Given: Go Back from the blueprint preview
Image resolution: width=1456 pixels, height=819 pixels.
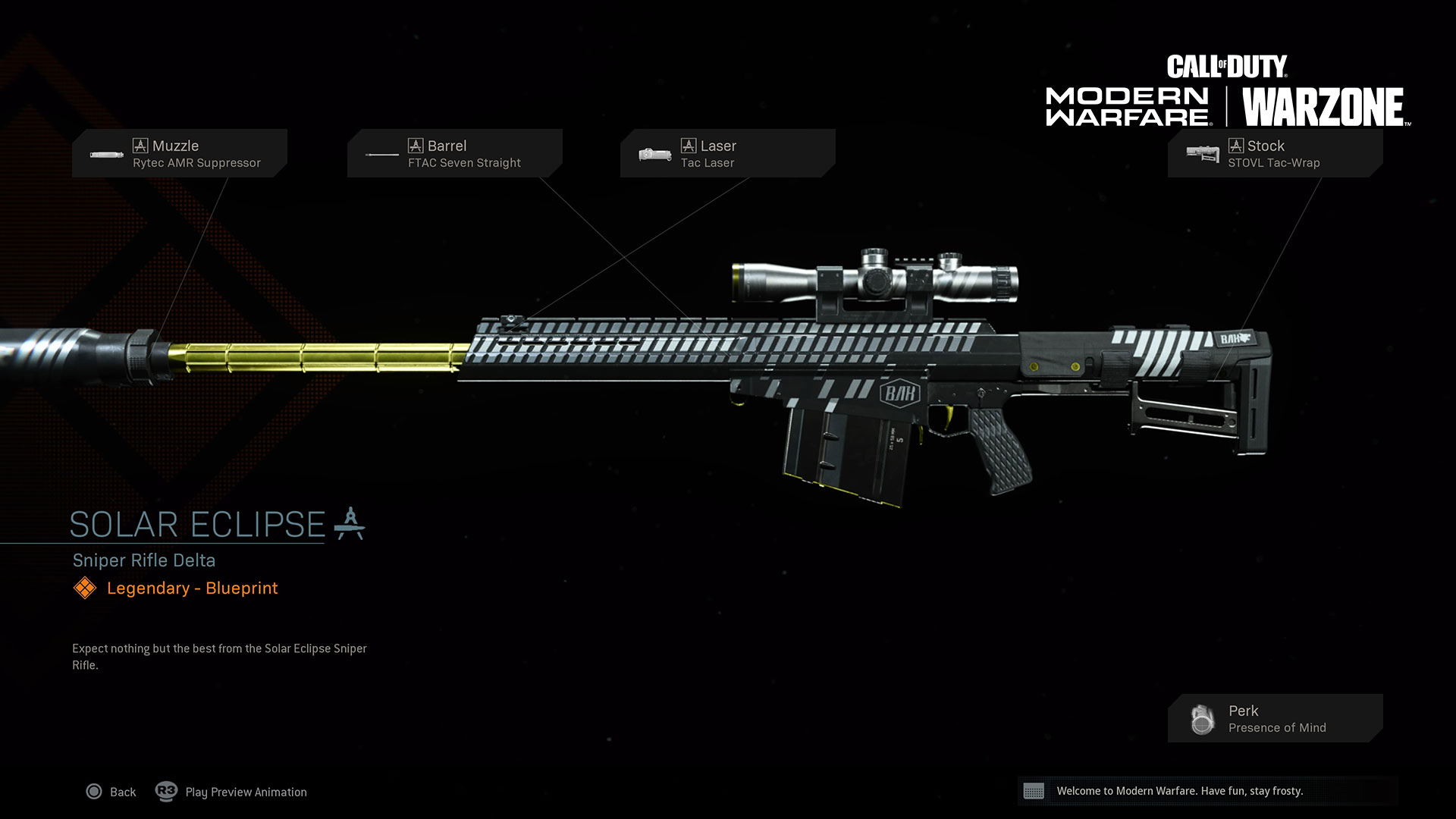Looking at the screenshot, I should pos(111,792).
